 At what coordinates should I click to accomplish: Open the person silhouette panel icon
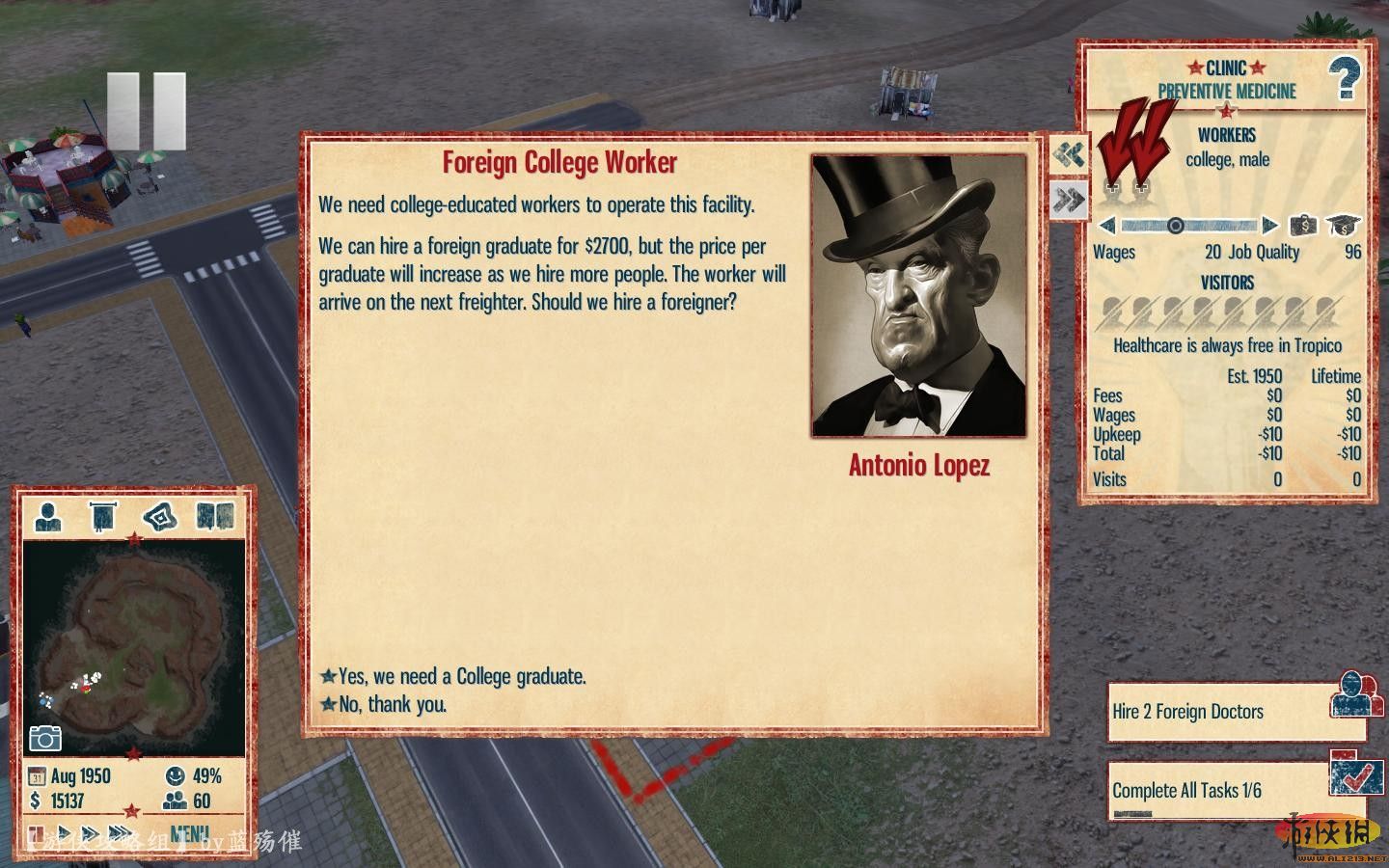47,517
